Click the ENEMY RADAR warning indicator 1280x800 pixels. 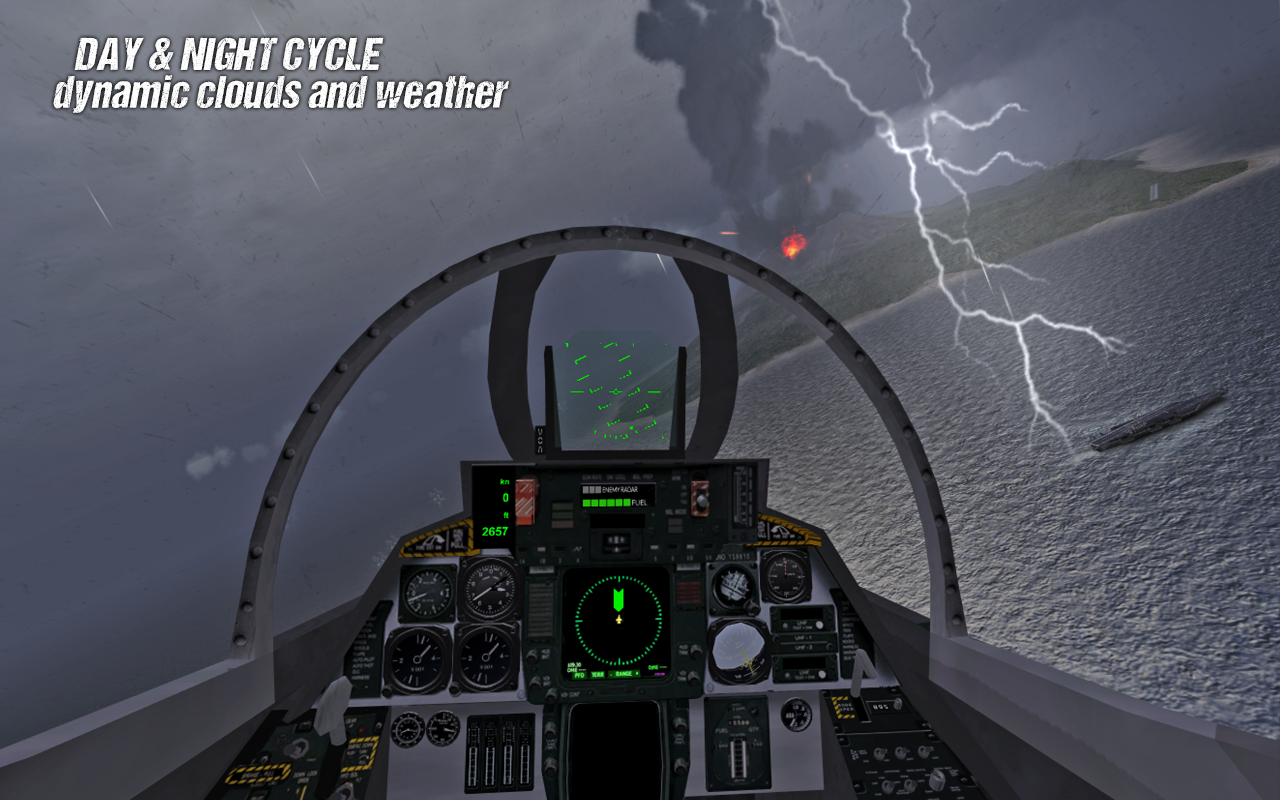point(619,490)
